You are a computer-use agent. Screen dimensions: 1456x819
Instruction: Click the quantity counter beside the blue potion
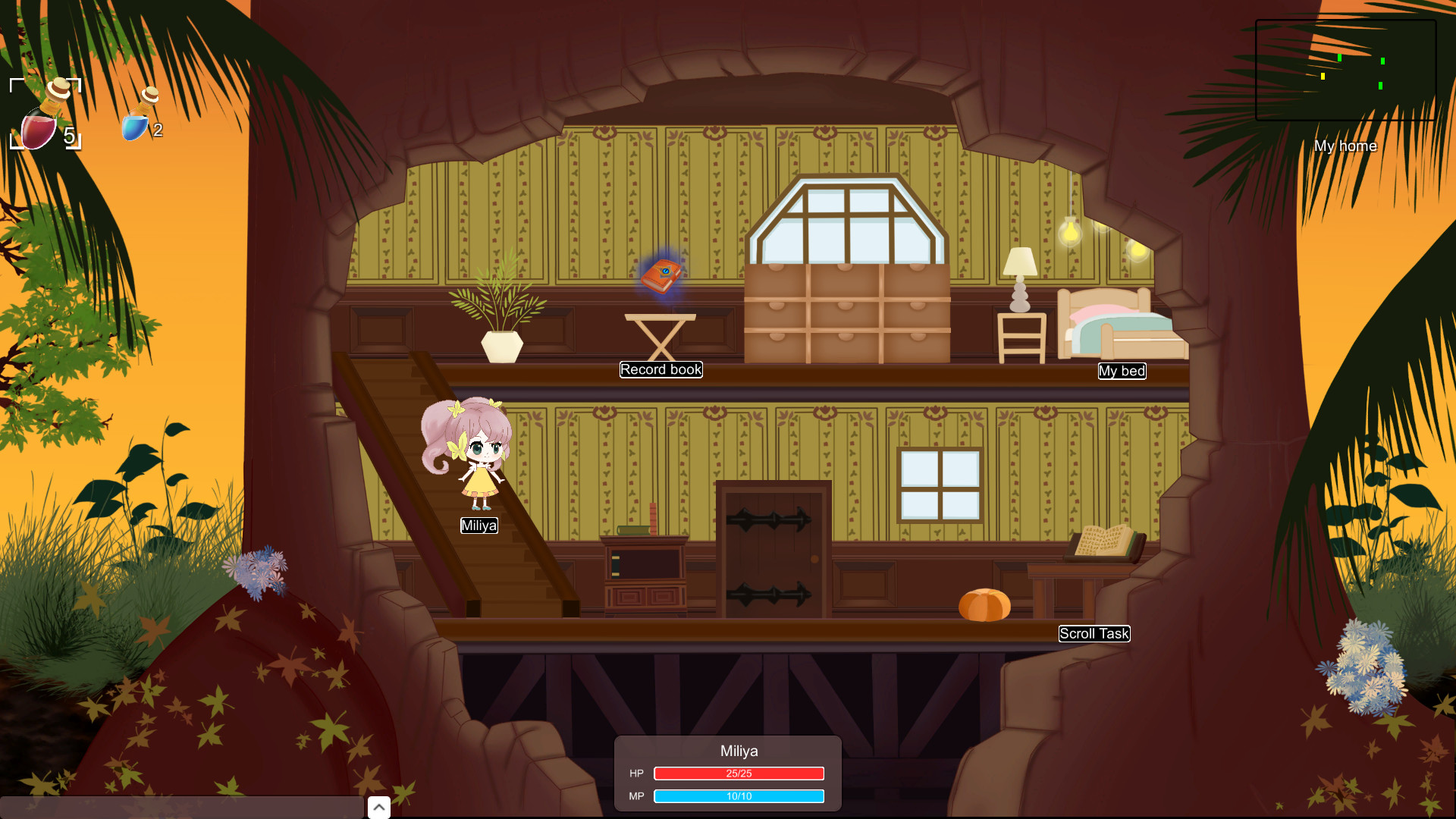pyautogui.click(x=158, y=130)
